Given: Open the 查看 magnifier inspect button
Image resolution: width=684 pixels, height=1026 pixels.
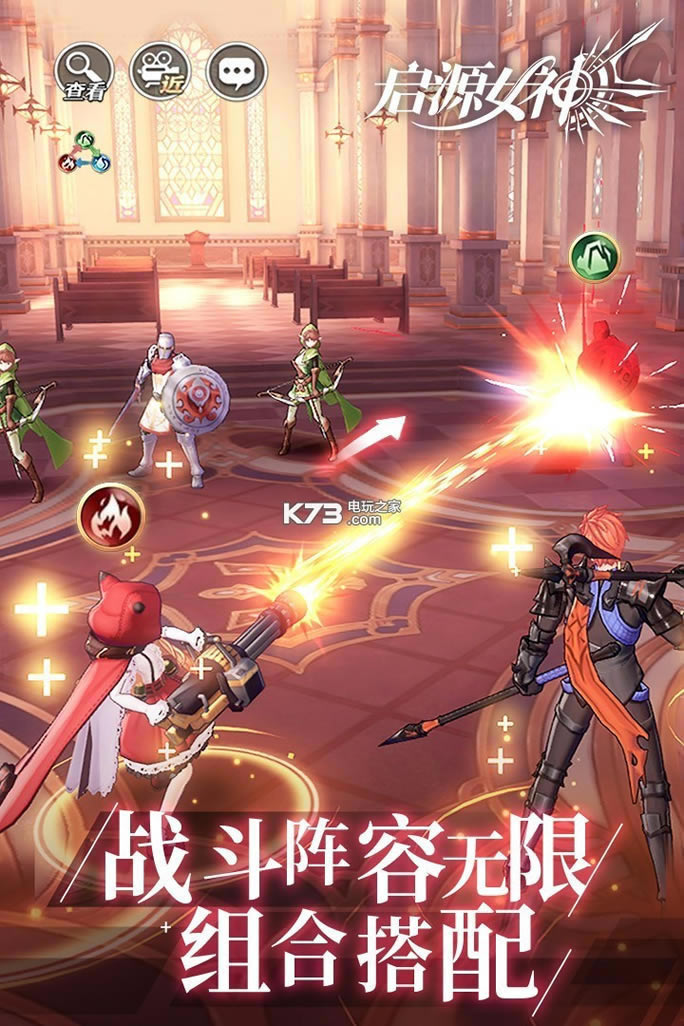Looking at the screenshot, I should pyautogui.click(x=85, y=72).
